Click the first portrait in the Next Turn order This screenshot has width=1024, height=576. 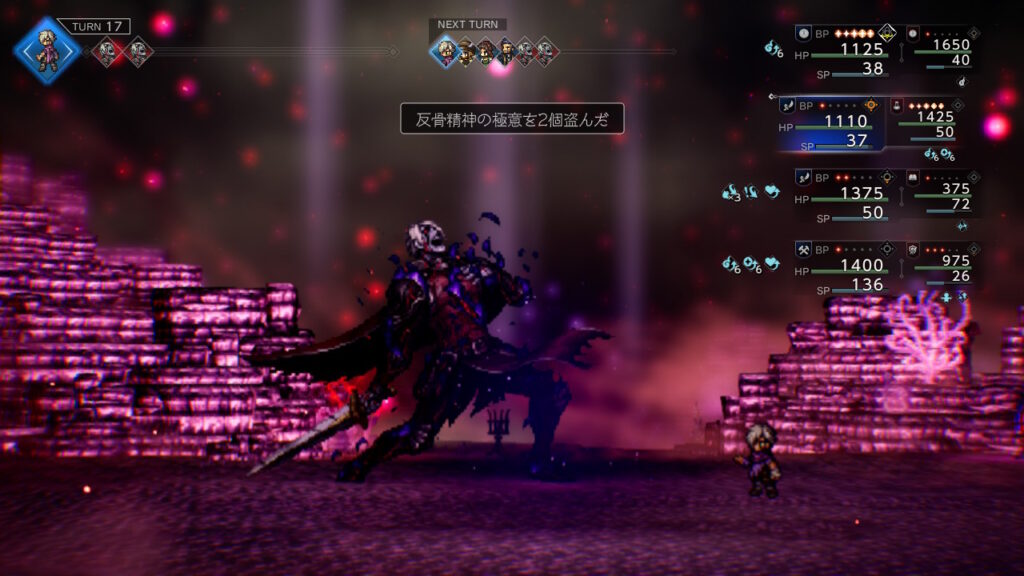point(445,51)
